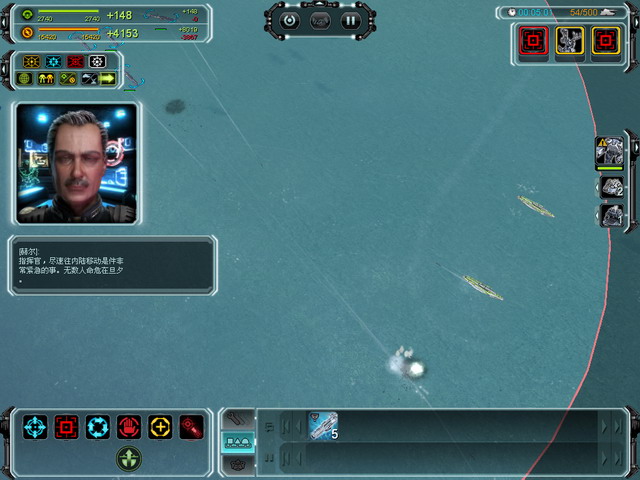Pause the game with the pause button
This screenshot has width=640, height=480.
click(350, 20)
